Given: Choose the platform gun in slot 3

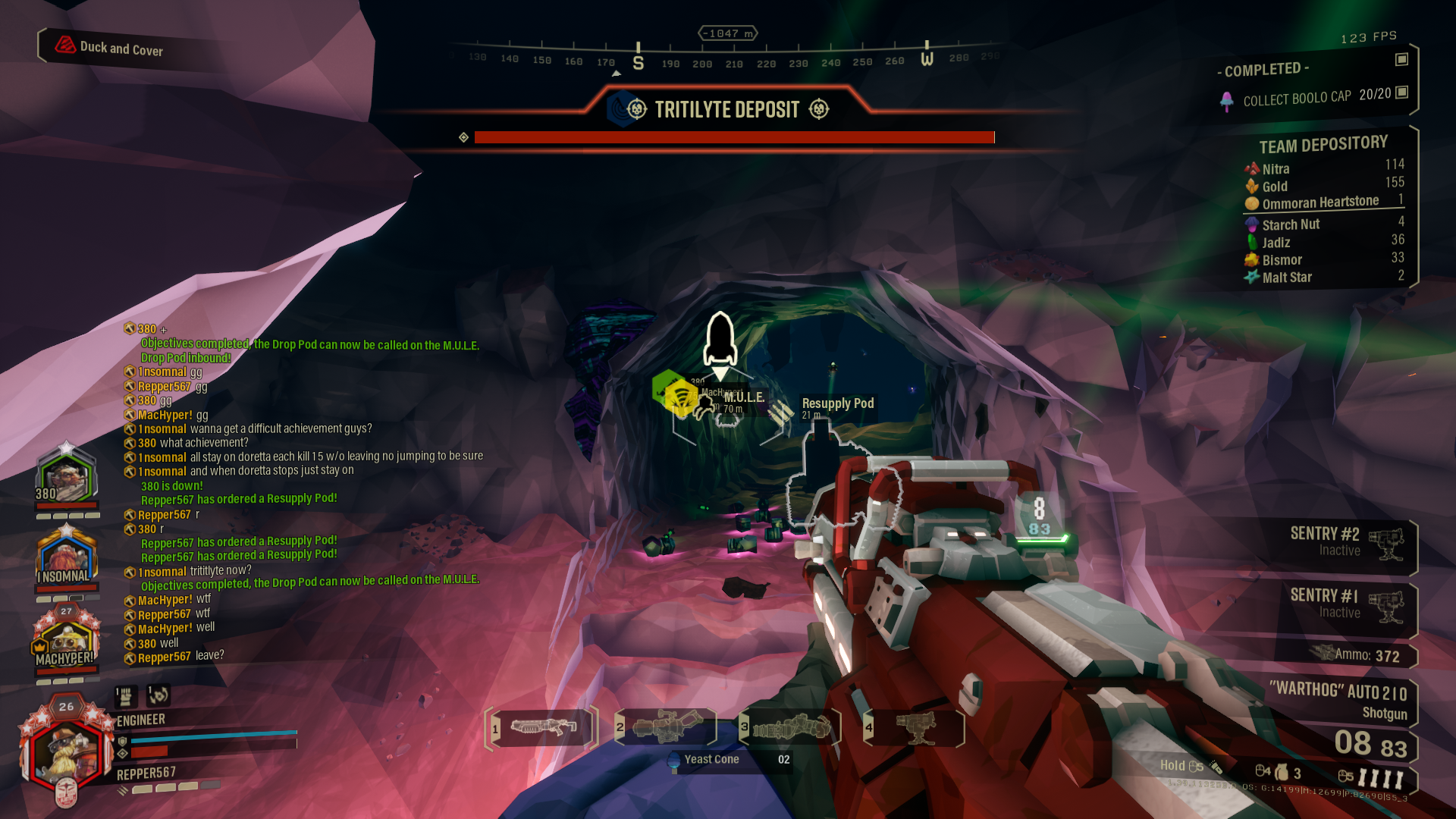Looking at the screenshot, I should coord(791,728).
